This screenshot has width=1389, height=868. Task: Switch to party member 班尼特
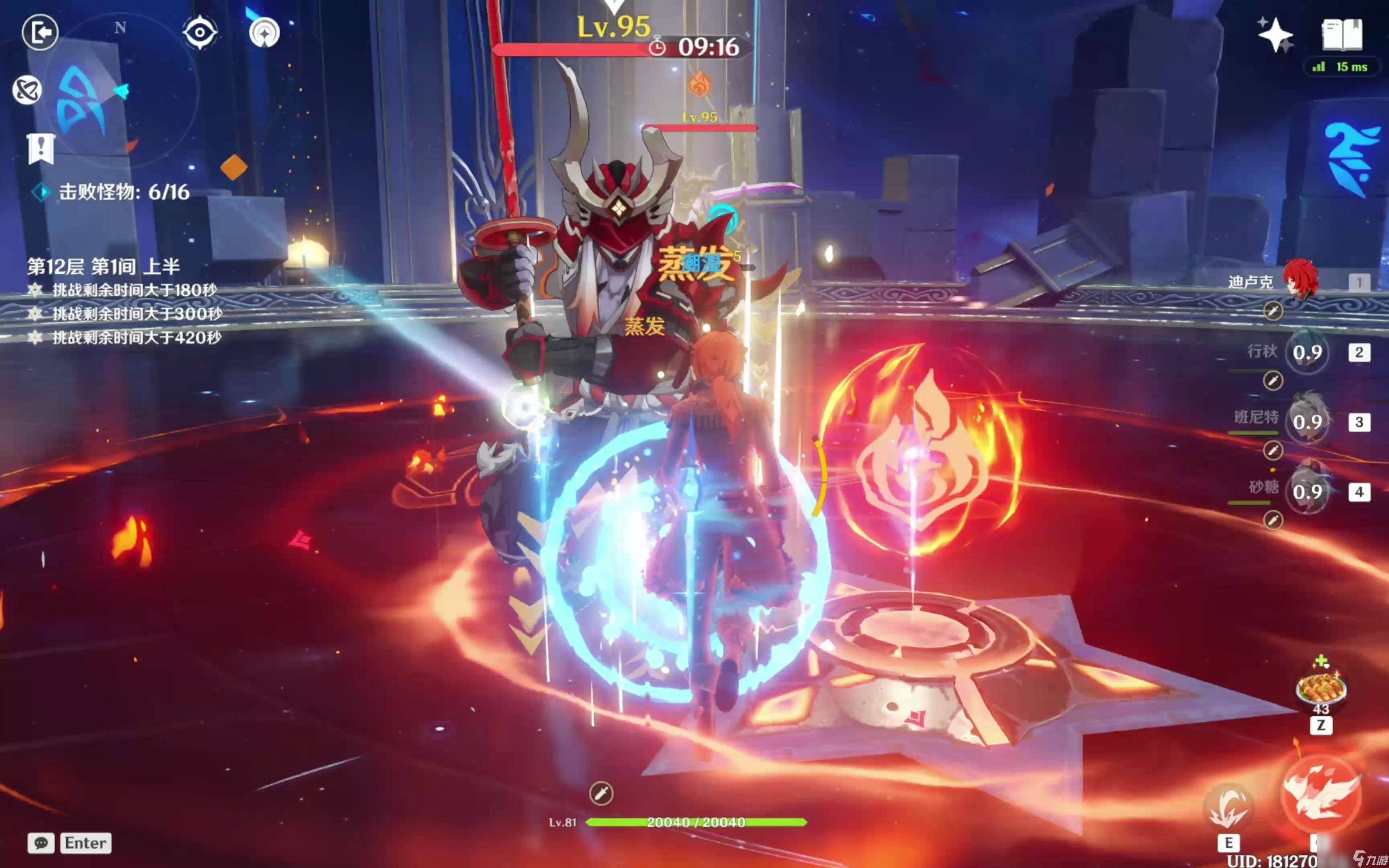[x=1307, y=422]
